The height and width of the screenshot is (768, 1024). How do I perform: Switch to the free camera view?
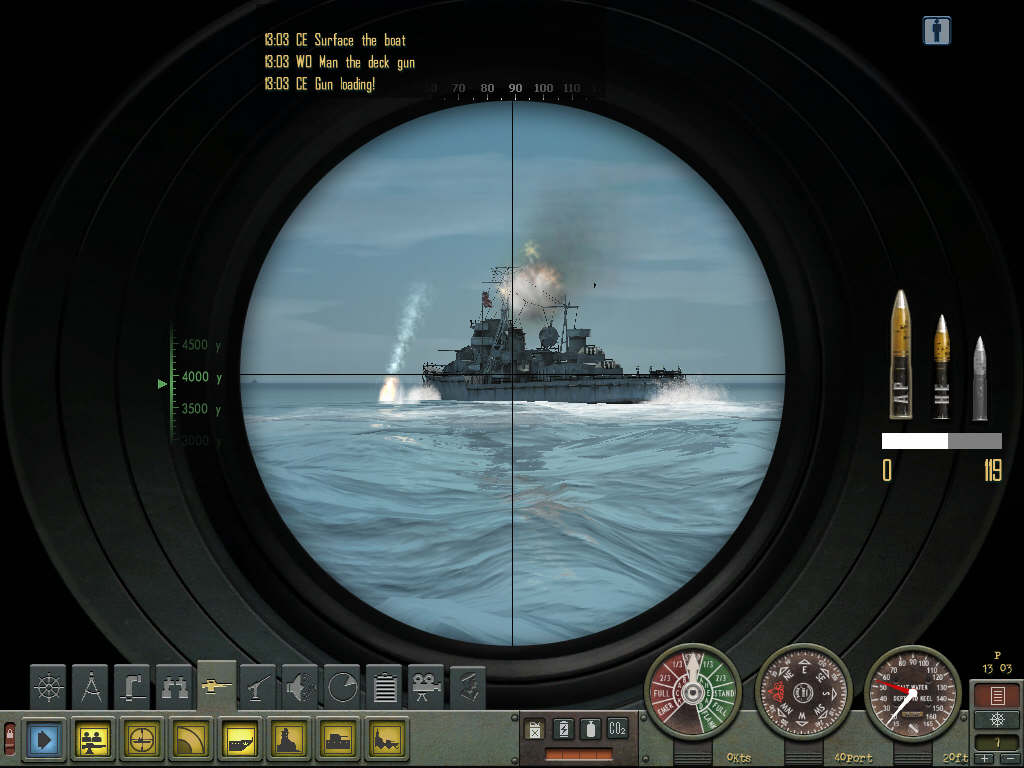tap(426, 686)
